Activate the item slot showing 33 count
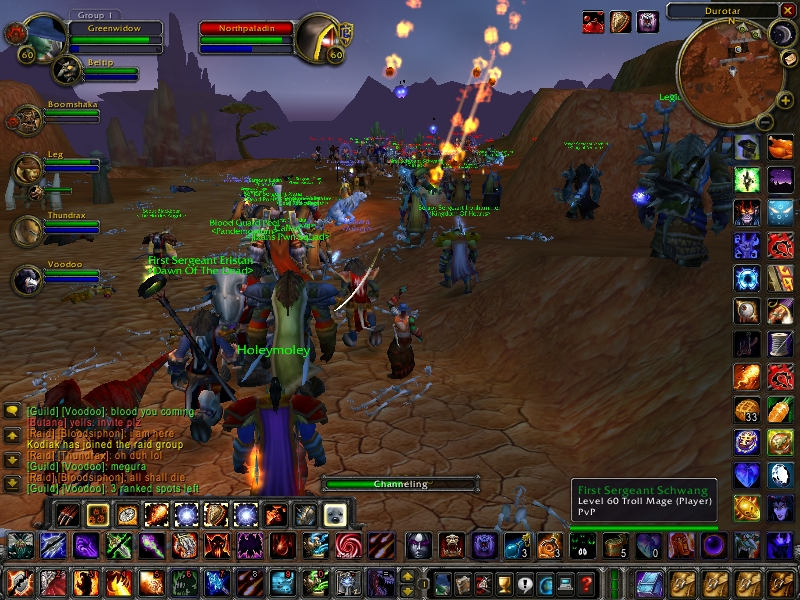Screen dimensions: 800x600 click(746, 410)
